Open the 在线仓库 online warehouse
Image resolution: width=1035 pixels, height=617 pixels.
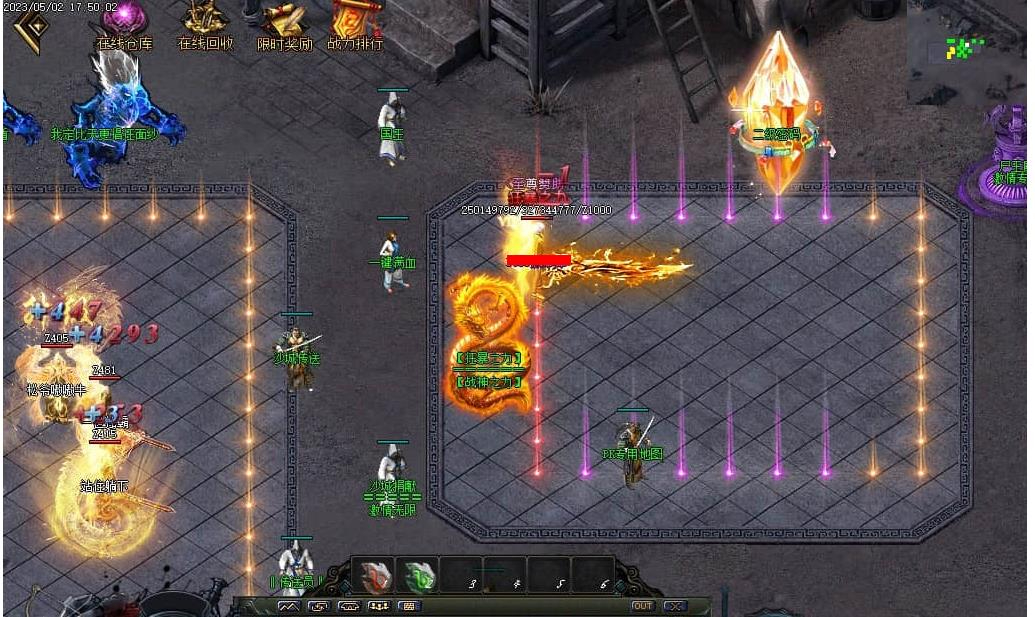[x=125, y=24]
